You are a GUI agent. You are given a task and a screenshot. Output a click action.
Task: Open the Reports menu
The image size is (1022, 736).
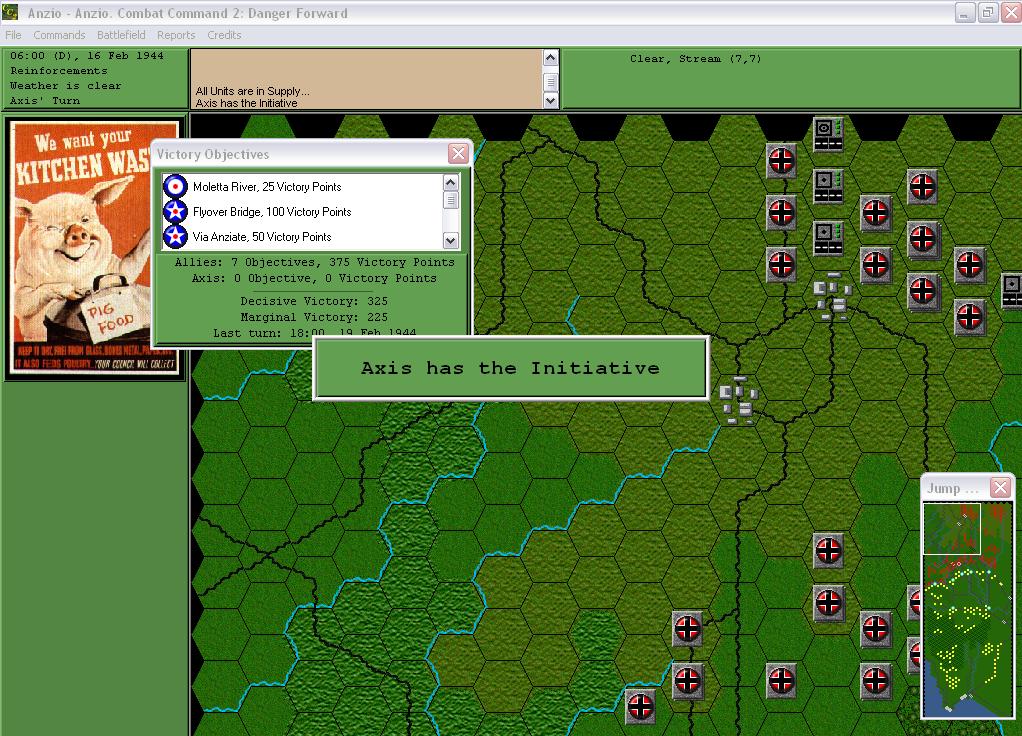click(x=176, y=35)
